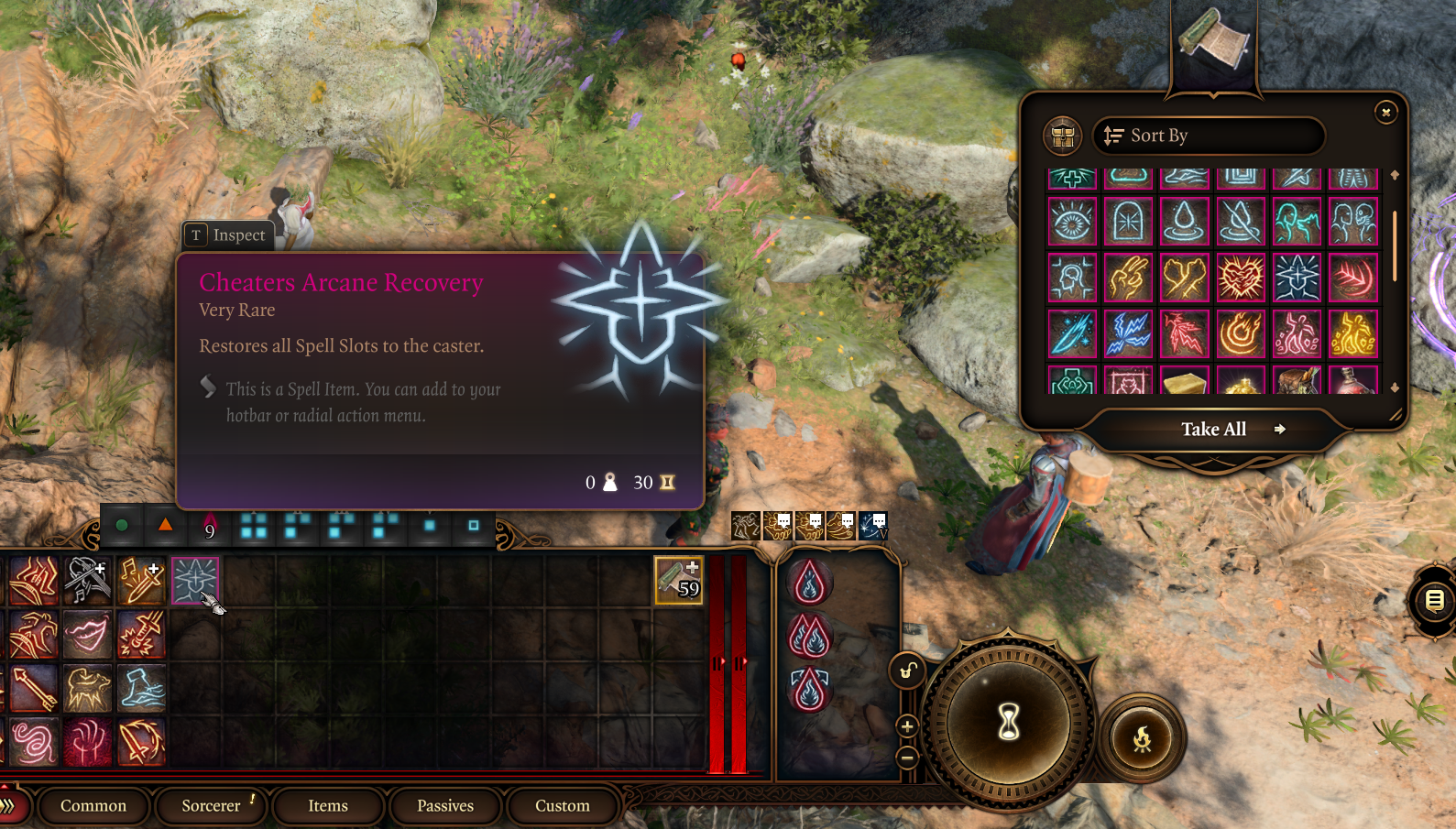Open the Sort By dropdown
This screenshot has width=1456, height=829.
(x=1208, y=136)
